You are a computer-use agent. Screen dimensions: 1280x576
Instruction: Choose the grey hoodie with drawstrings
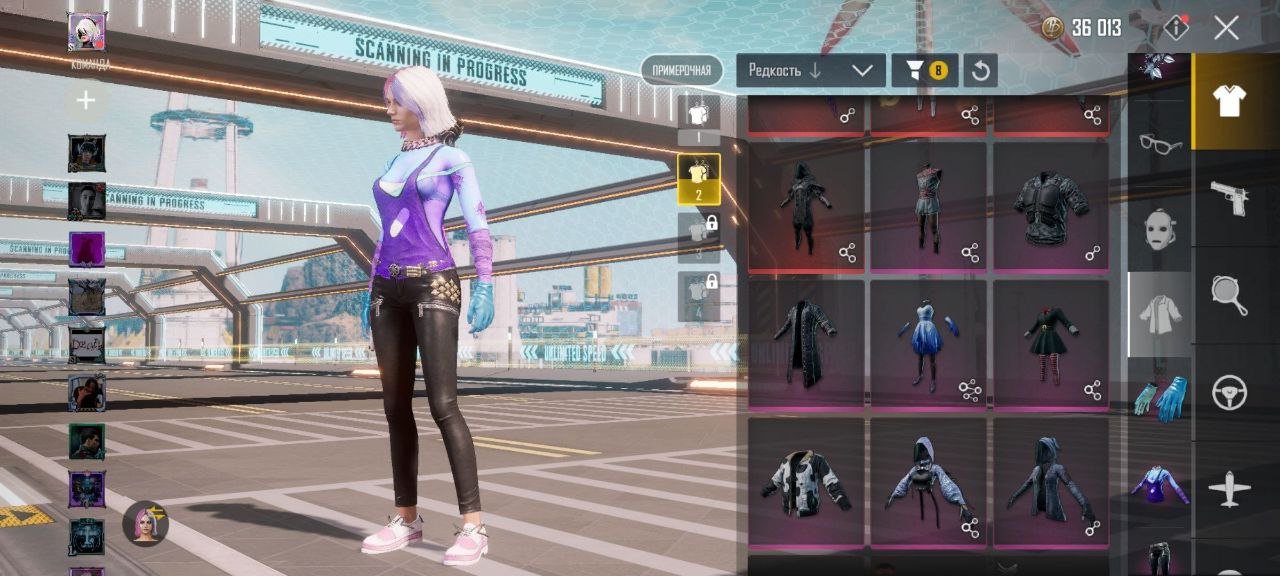928,481
